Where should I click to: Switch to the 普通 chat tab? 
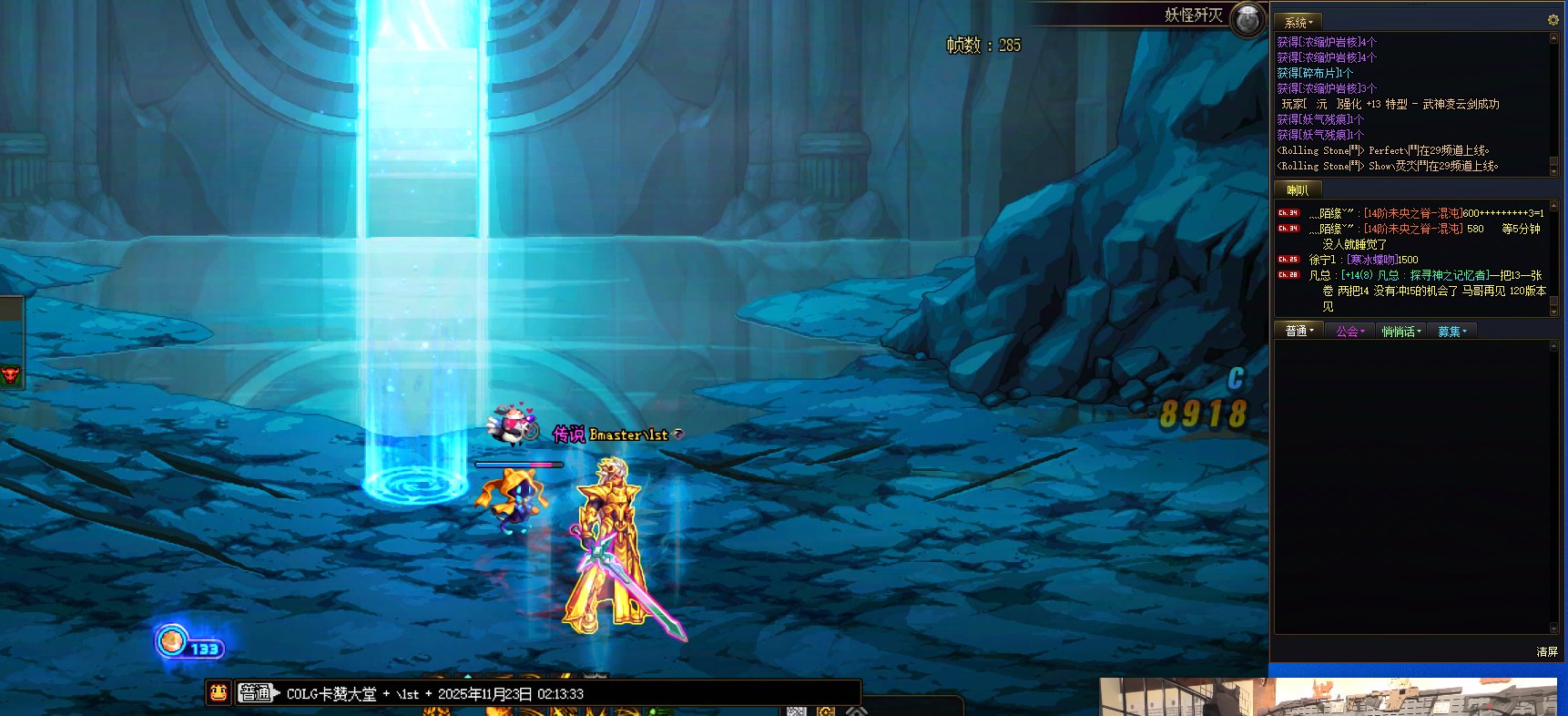pos(1298,331)
